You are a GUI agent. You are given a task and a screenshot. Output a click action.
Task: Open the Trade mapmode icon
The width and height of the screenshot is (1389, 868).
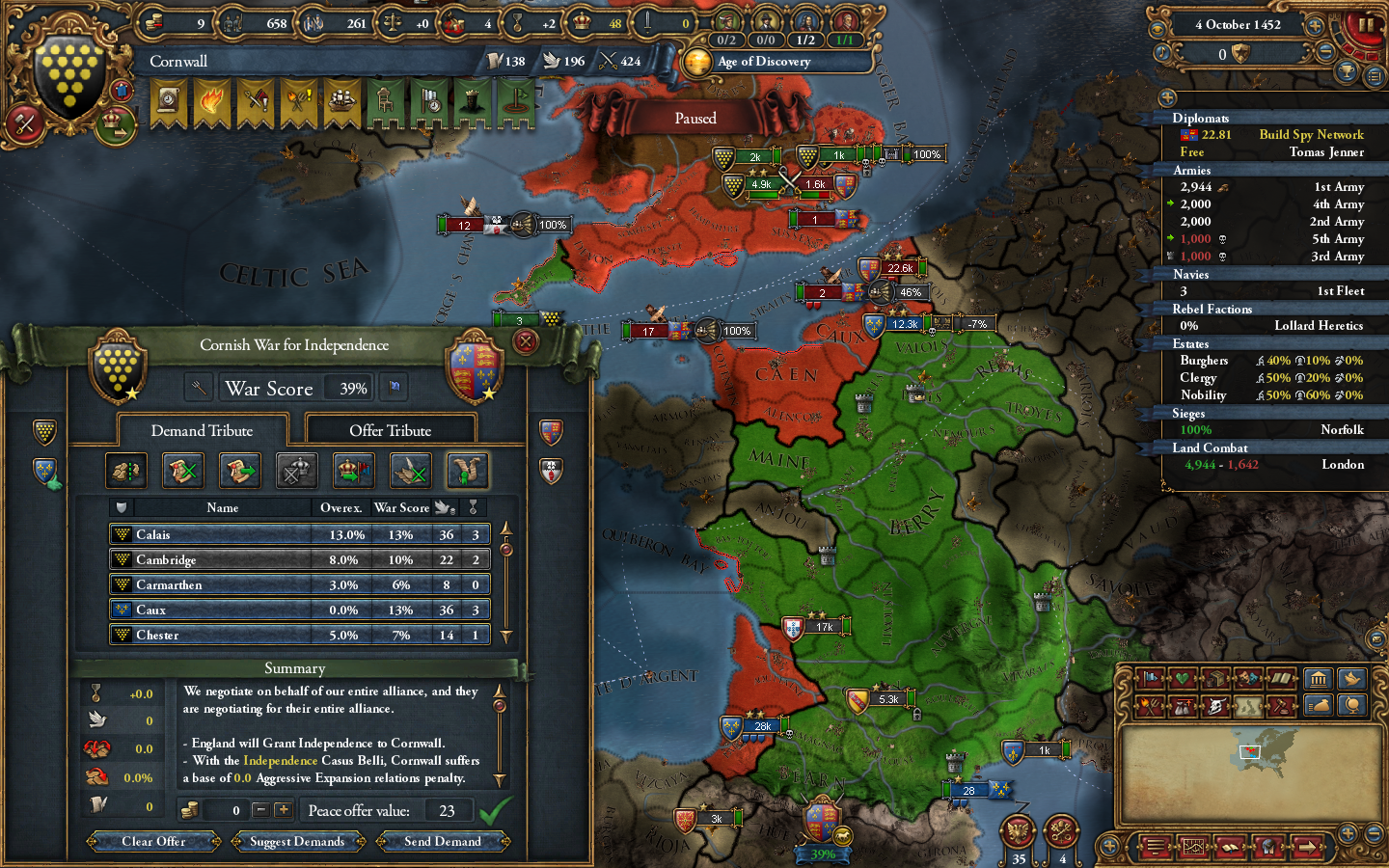1214,678
